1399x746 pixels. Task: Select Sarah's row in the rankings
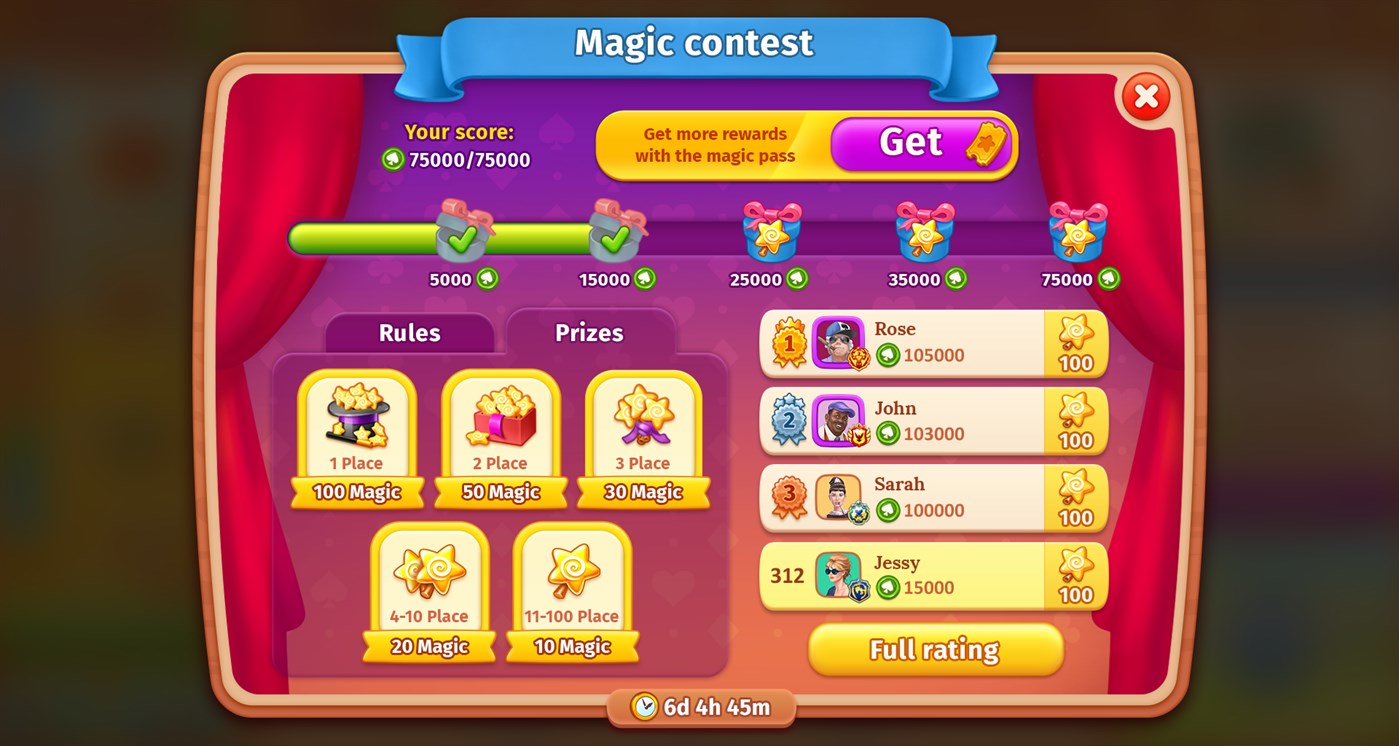930,496
